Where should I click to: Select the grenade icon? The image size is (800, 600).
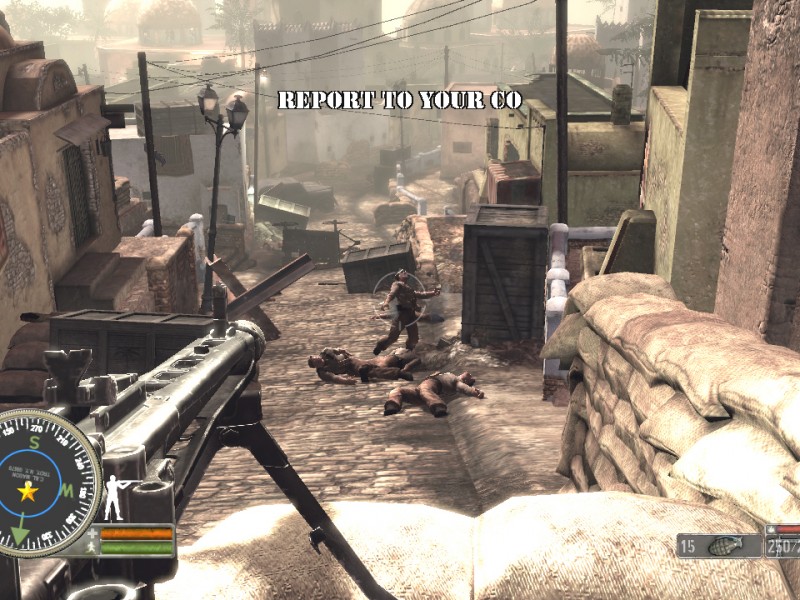720,546
